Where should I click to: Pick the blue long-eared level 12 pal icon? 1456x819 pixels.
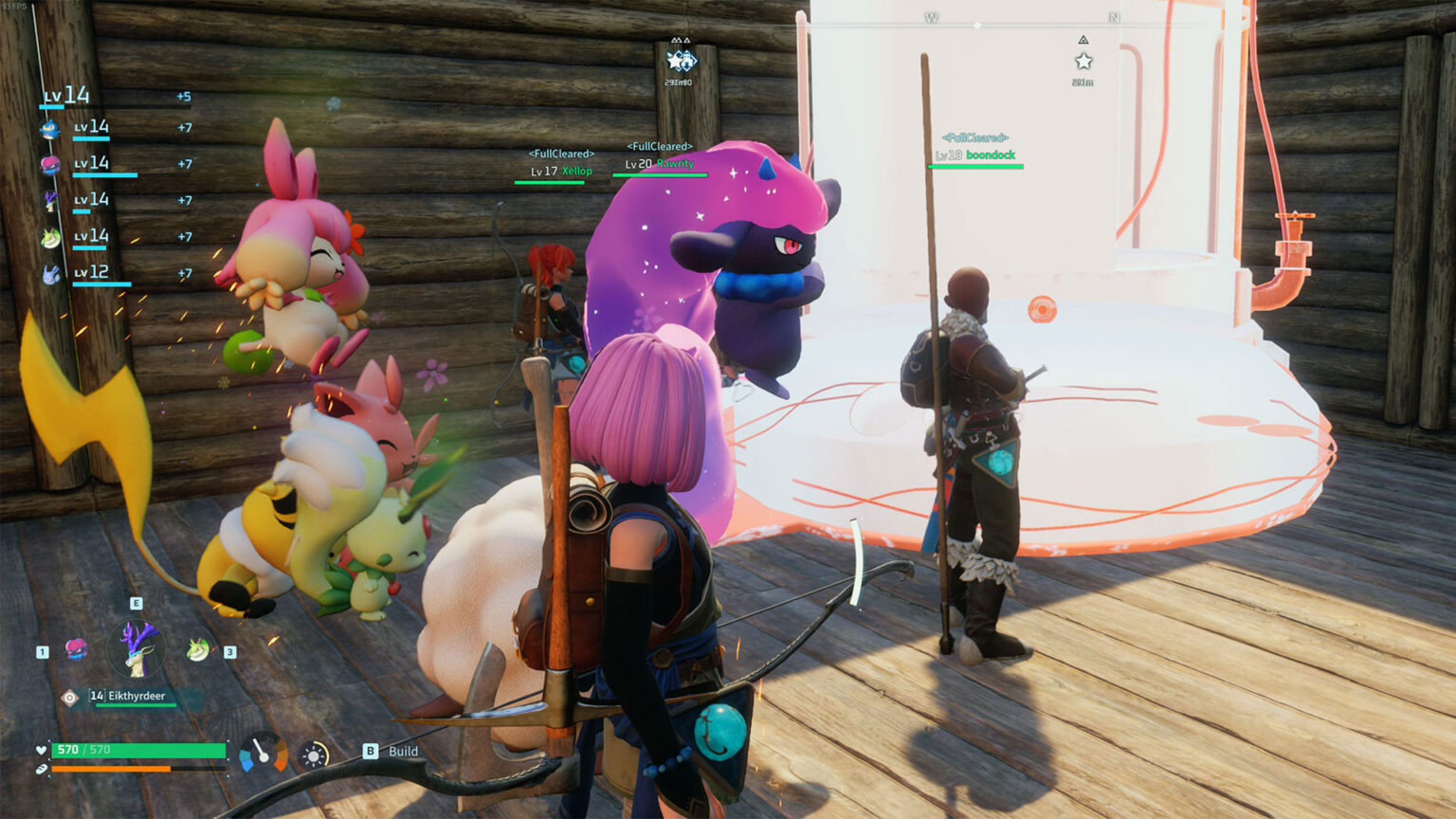tap(50, 274)
